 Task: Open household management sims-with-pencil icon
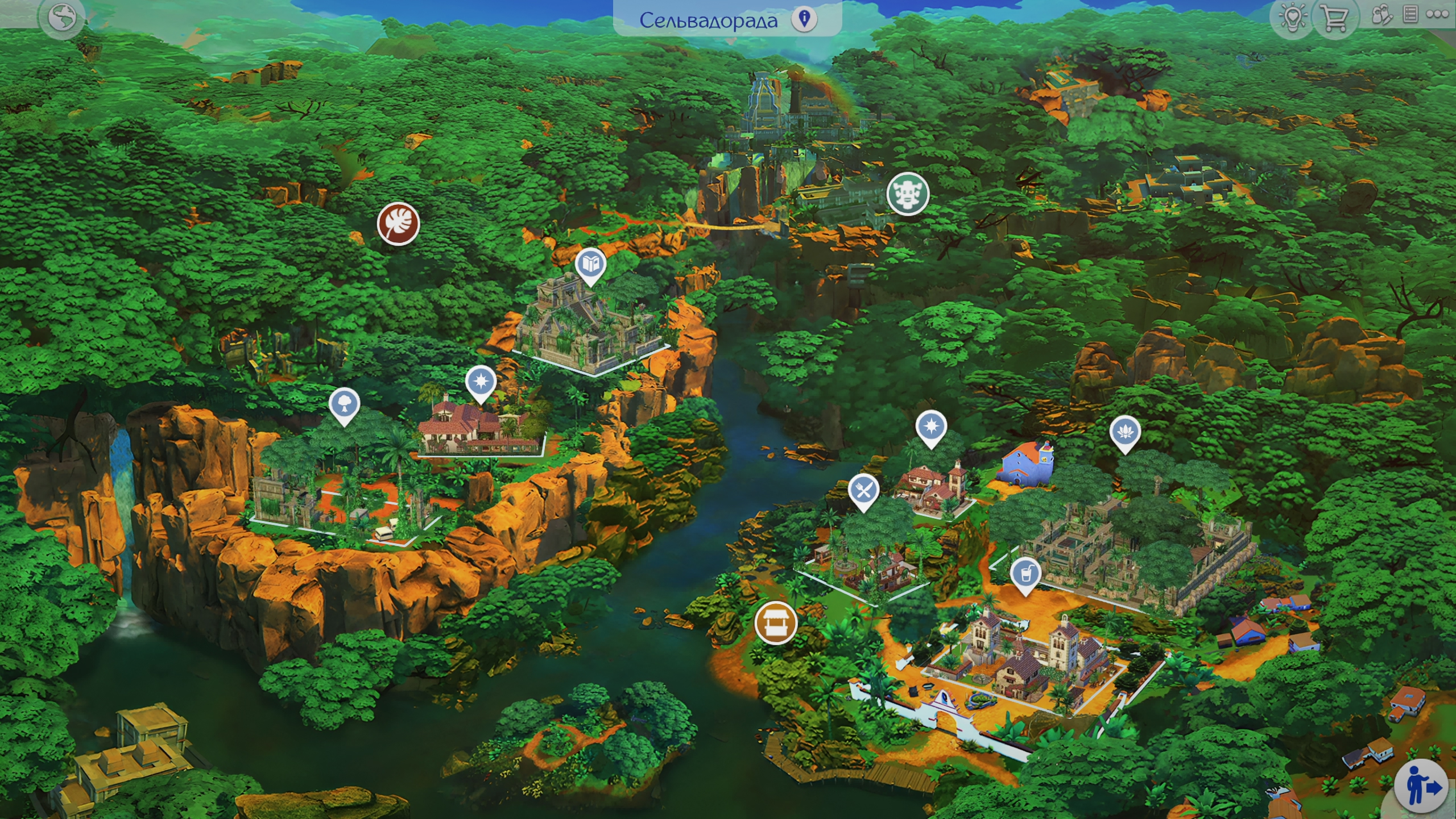tap(1381, 15)
